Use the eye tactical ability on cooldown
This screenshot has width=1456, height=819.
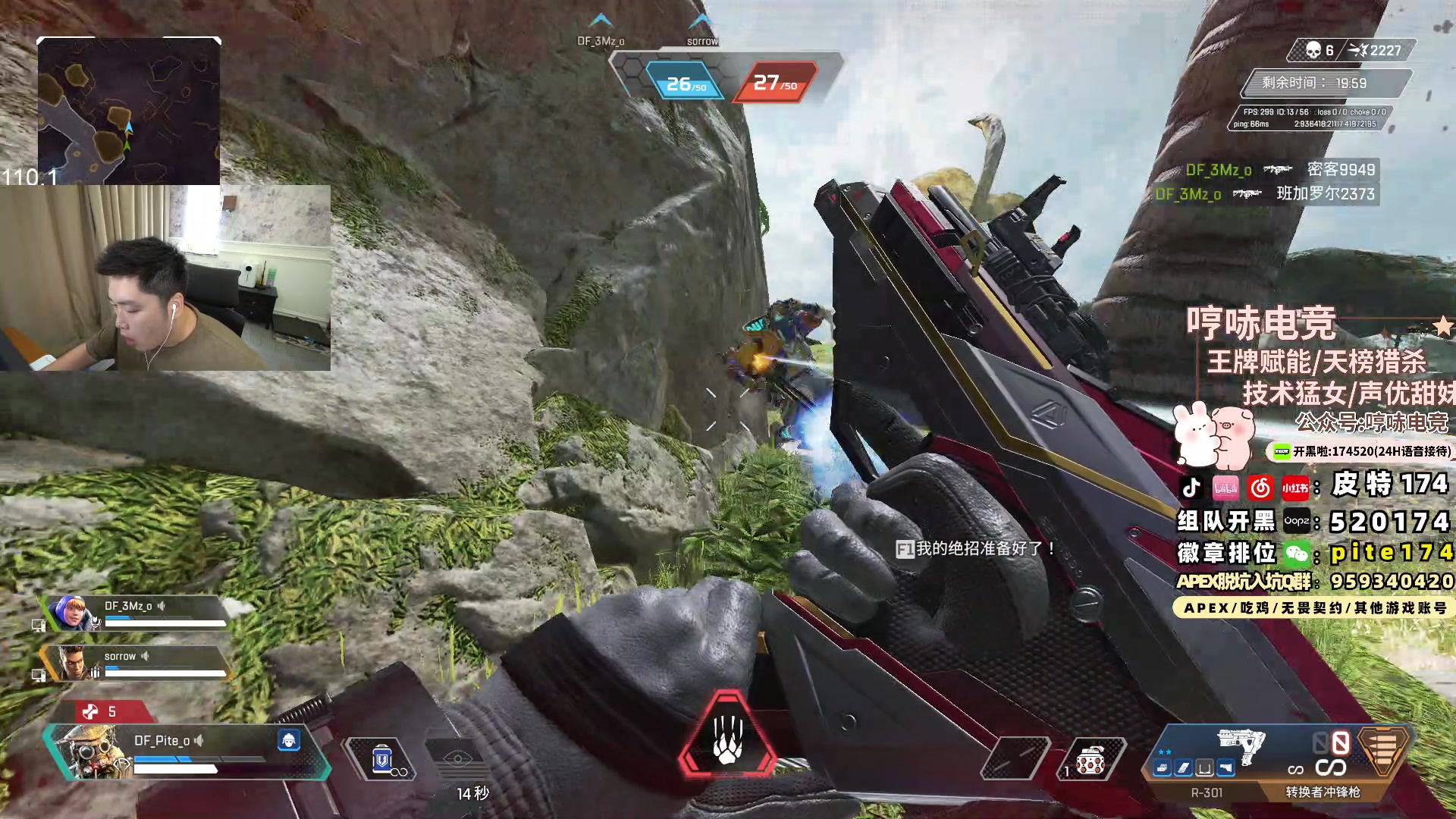point(458,759)
